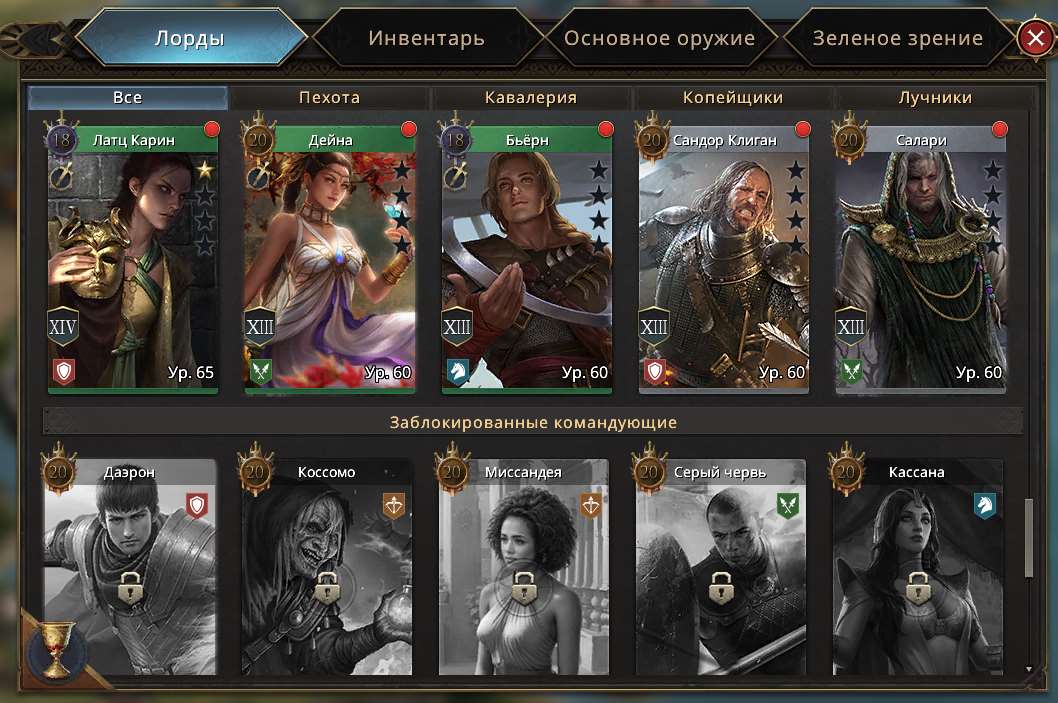Go to the Основное оружие tab
Screen dimensions: 1058x703
tap(659, 39)
